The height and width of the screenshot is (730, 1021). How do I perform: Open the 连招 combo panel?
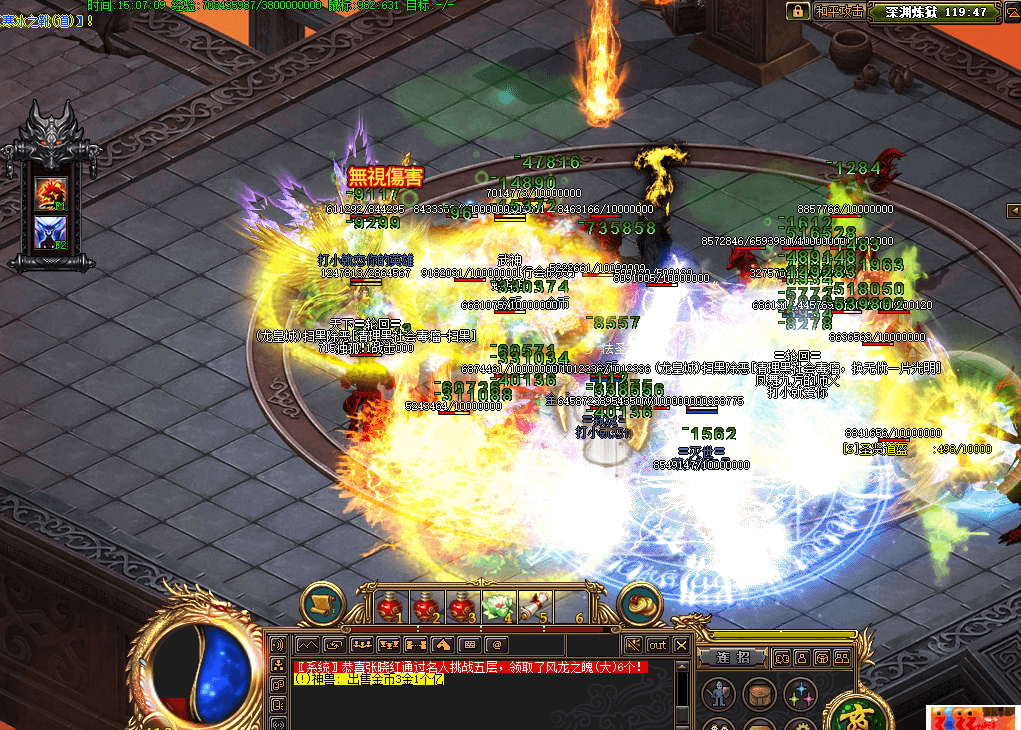732,657
